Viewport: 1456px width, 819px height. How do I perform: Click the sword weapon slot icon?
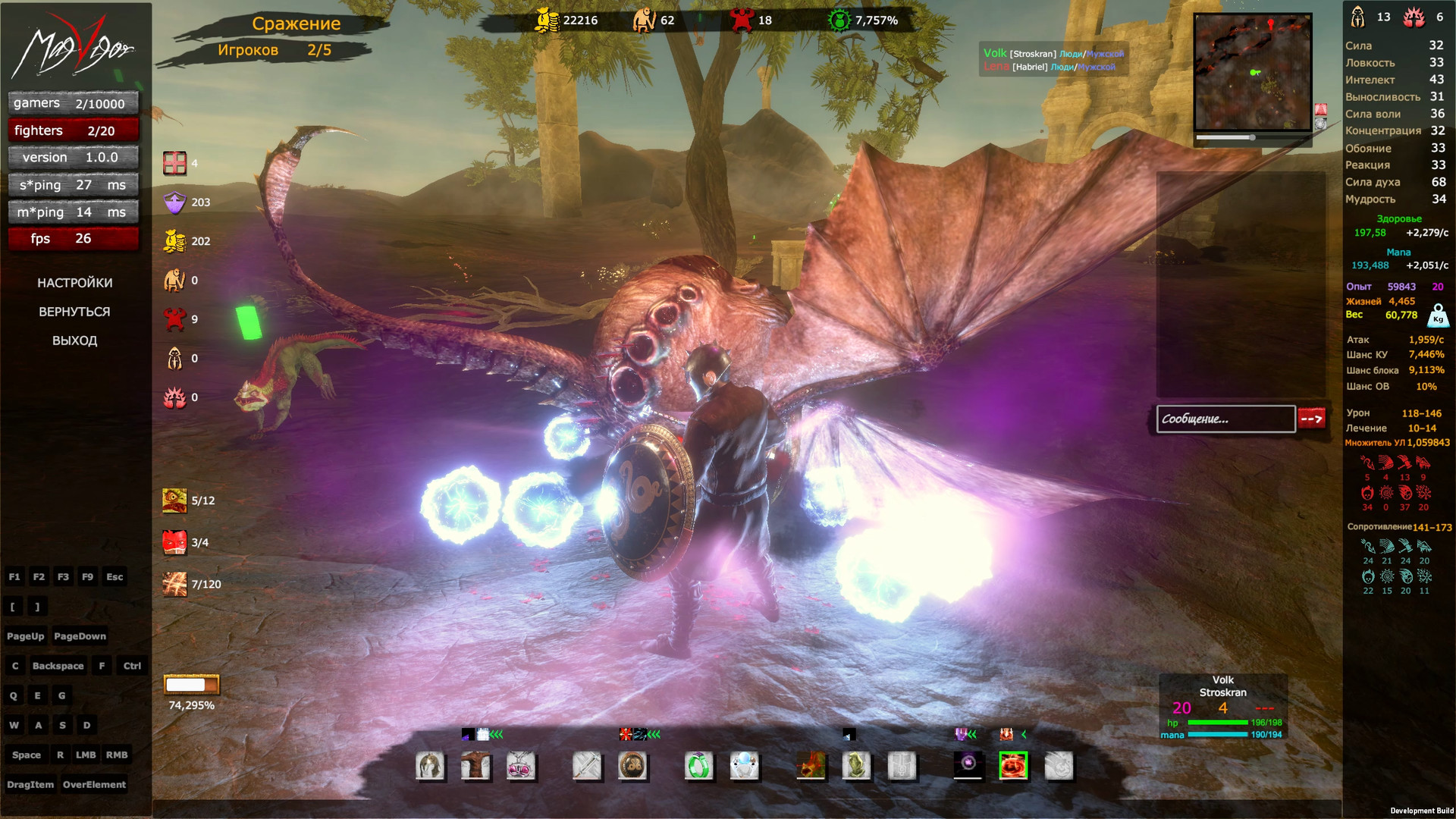pyautogui.click(x=588, y=767)
